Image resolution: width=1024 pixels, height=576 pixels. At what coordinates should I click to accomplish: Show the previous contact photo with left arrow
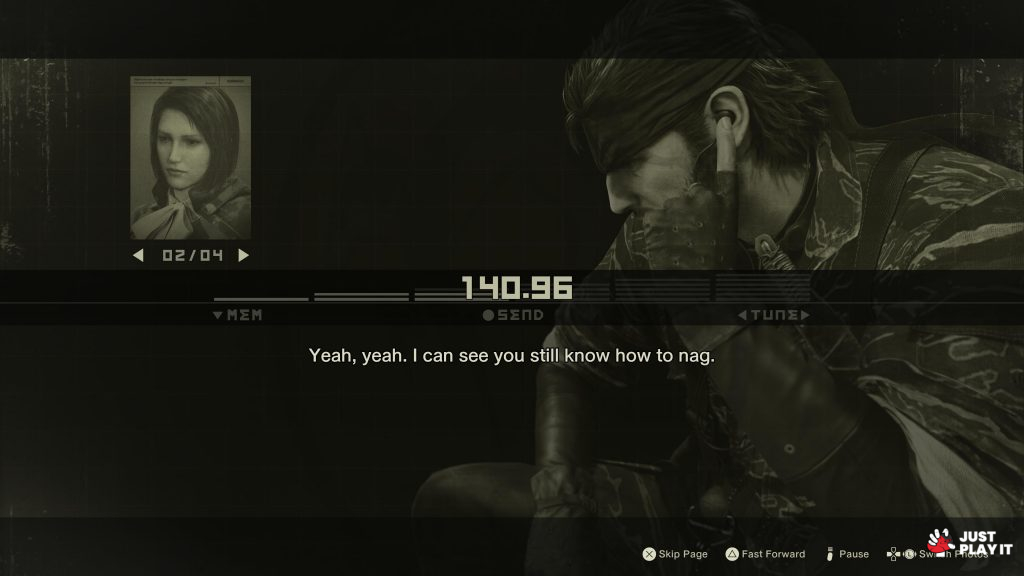[139, 255]
